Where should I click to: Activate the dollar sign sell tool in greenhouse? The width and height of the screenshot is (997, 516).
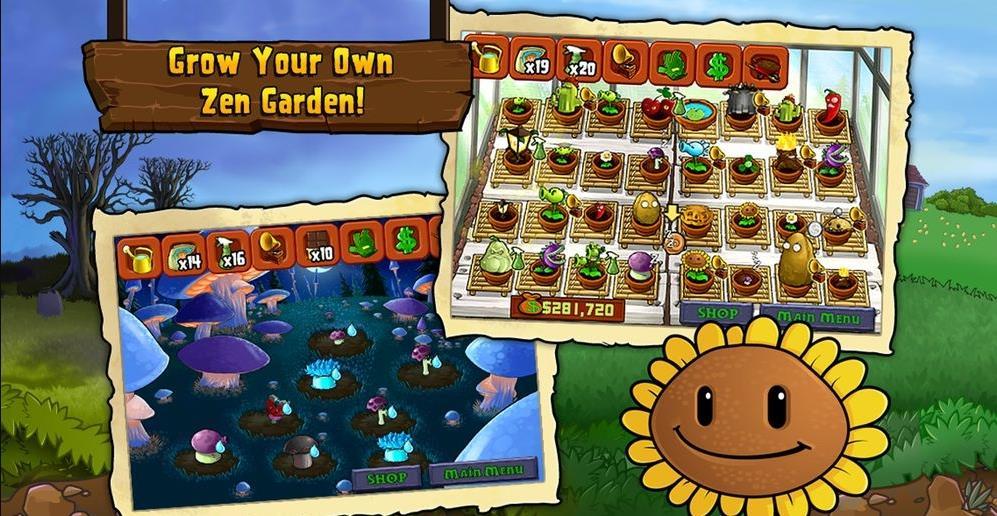717,66
